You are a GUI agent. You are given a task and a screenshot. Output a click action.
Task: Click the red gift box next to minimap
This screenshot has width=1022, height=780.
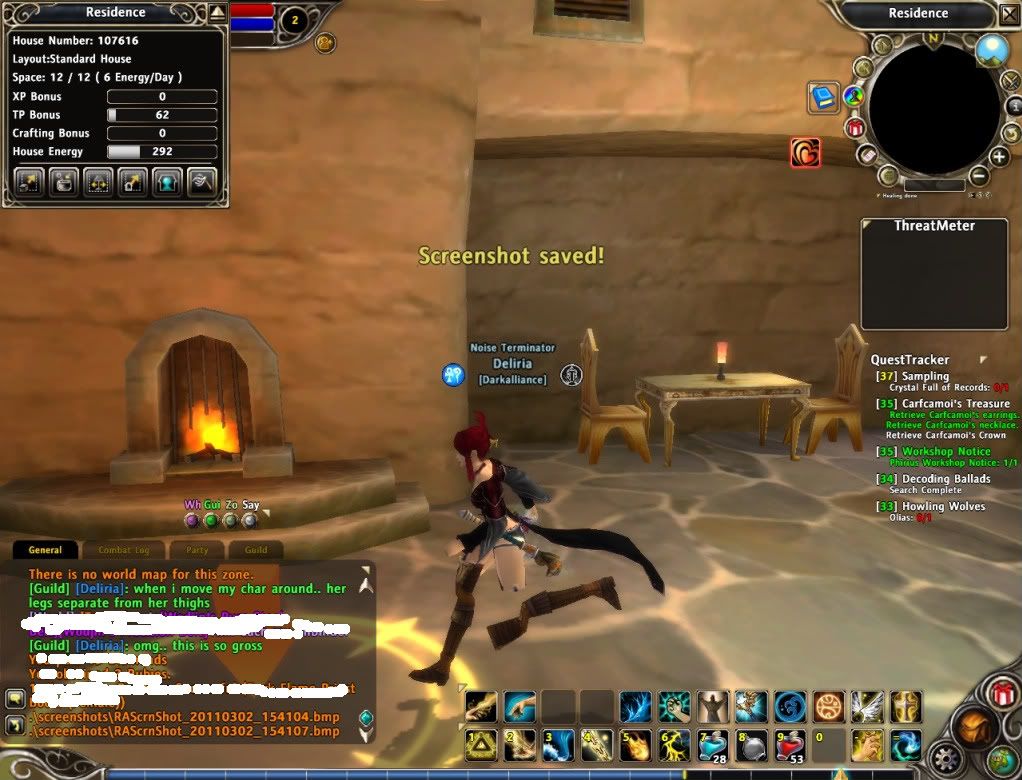click(x=855, y=127)
